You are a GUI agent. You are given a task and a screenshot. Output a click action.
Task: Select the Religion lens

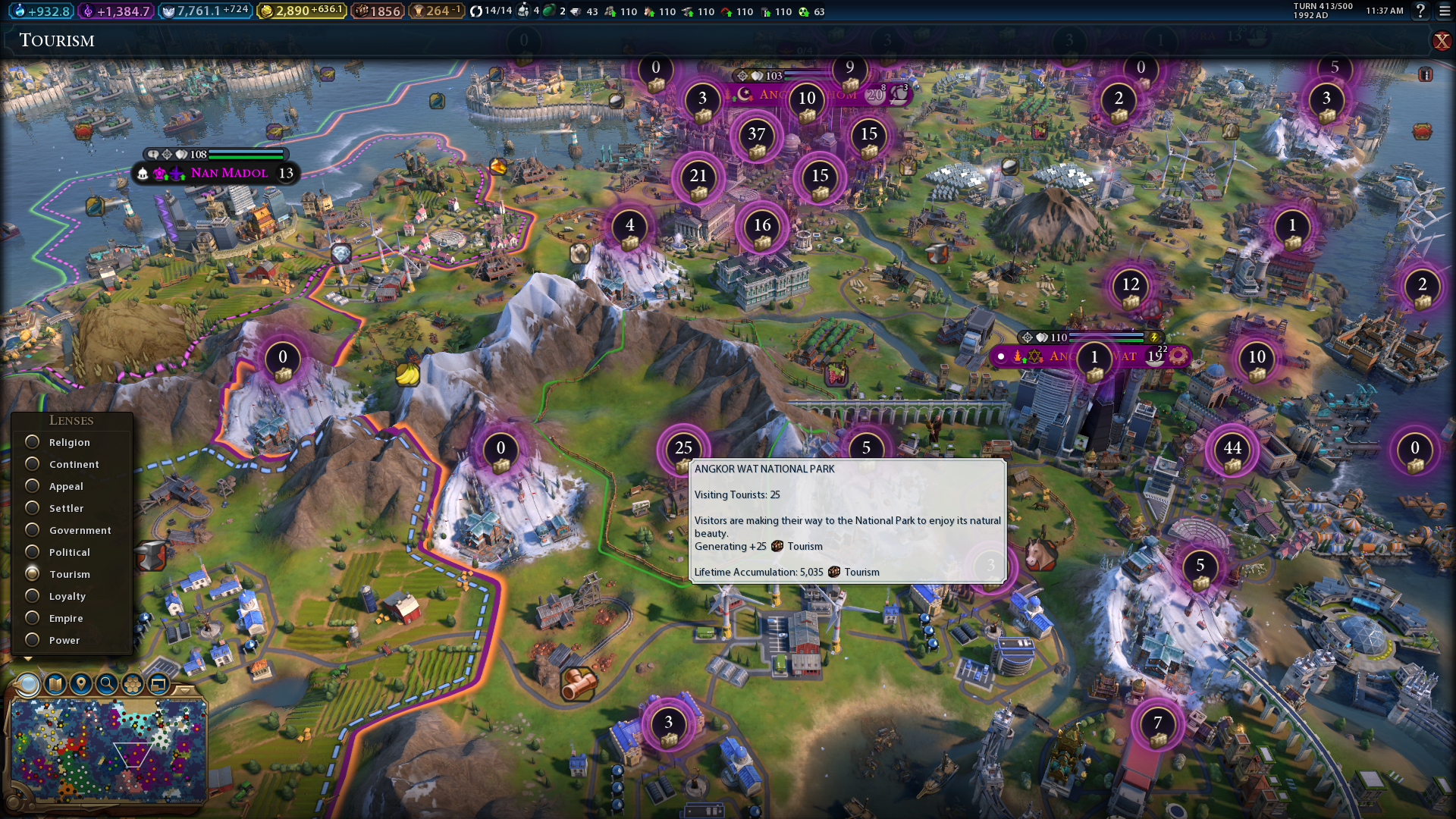point(33,442)
